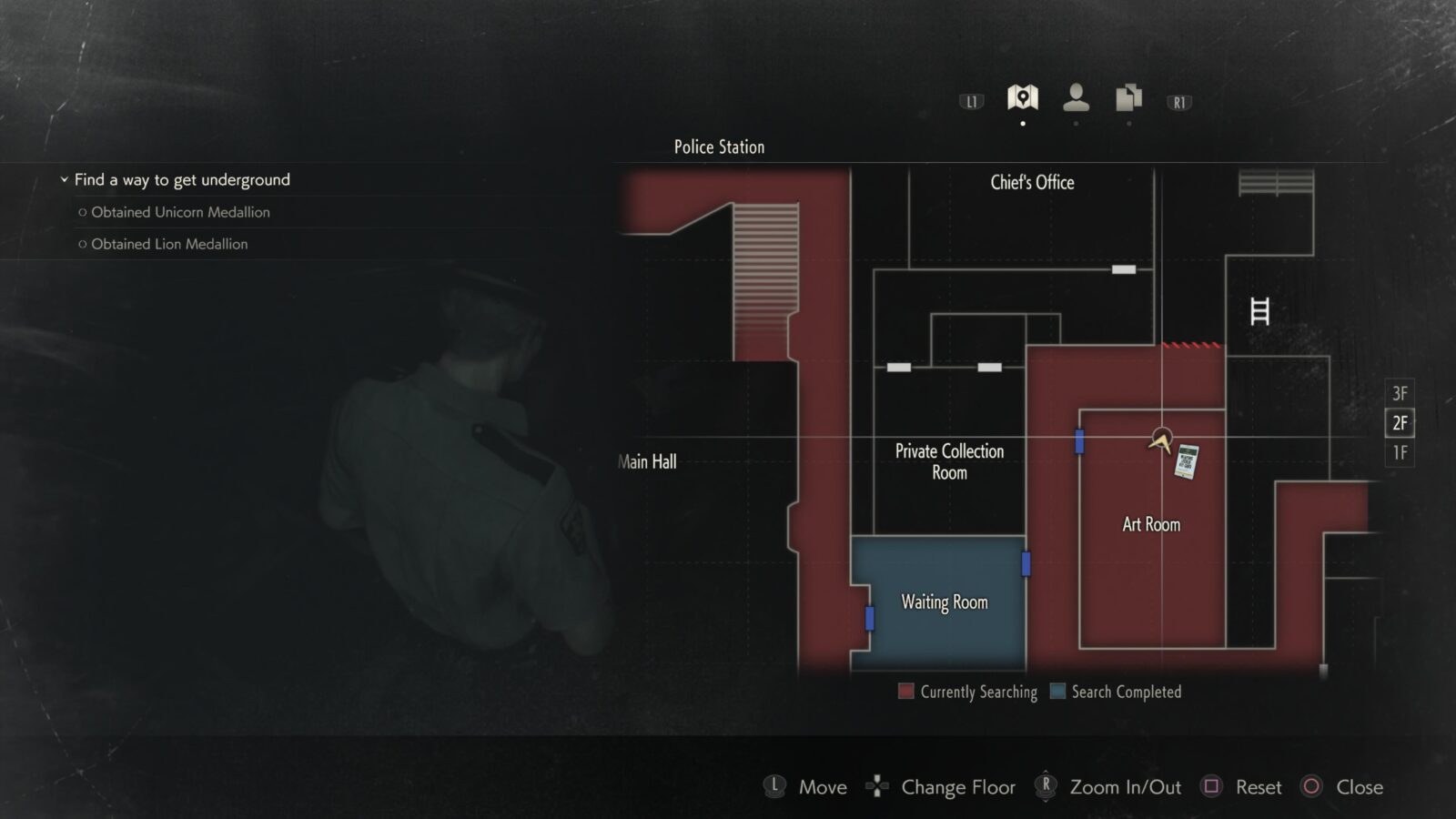Click the R1 shoulder button prompt

[1178, 102]
